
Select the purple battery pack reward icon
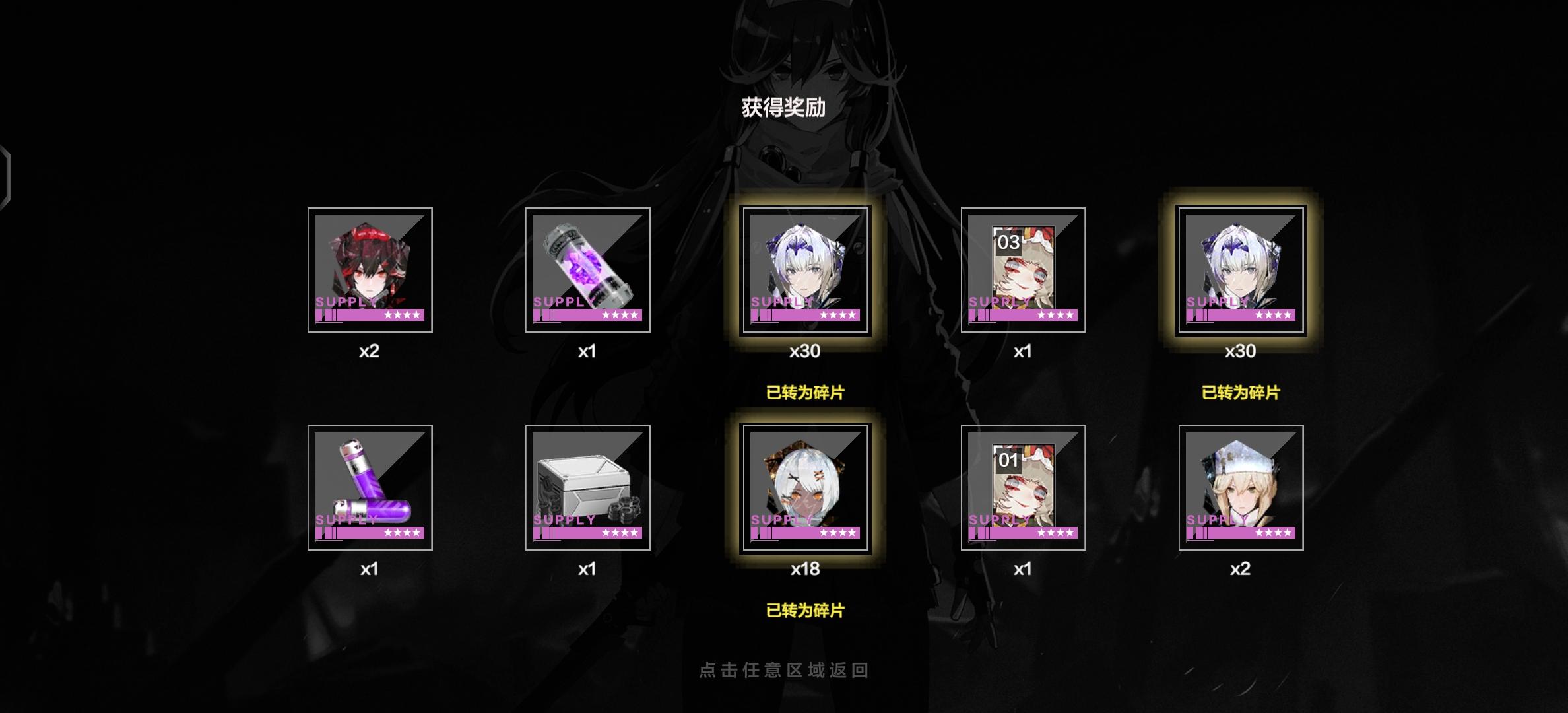click(370, 489)
